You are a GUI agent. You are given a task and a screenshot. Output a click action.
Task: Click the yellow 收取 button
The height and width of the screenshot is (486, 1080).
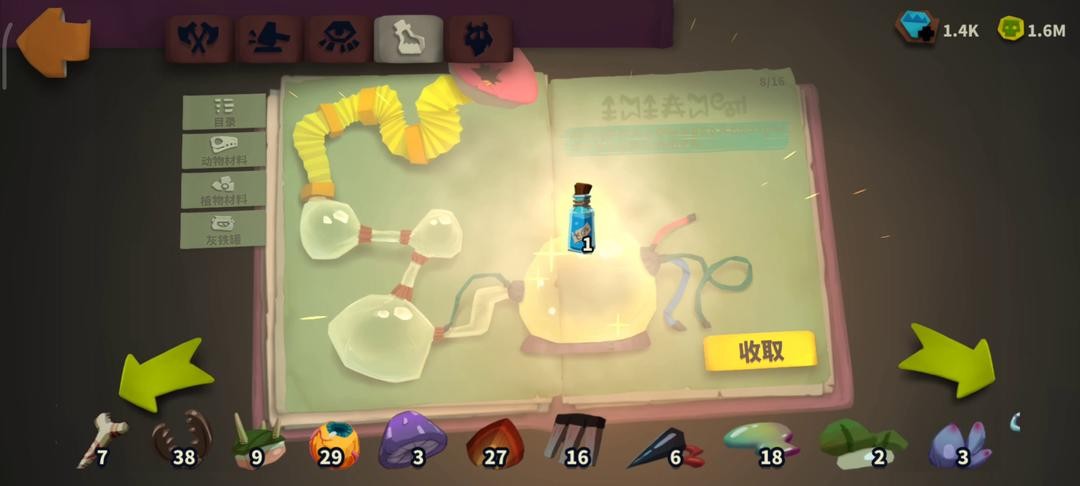pos(760,351)
